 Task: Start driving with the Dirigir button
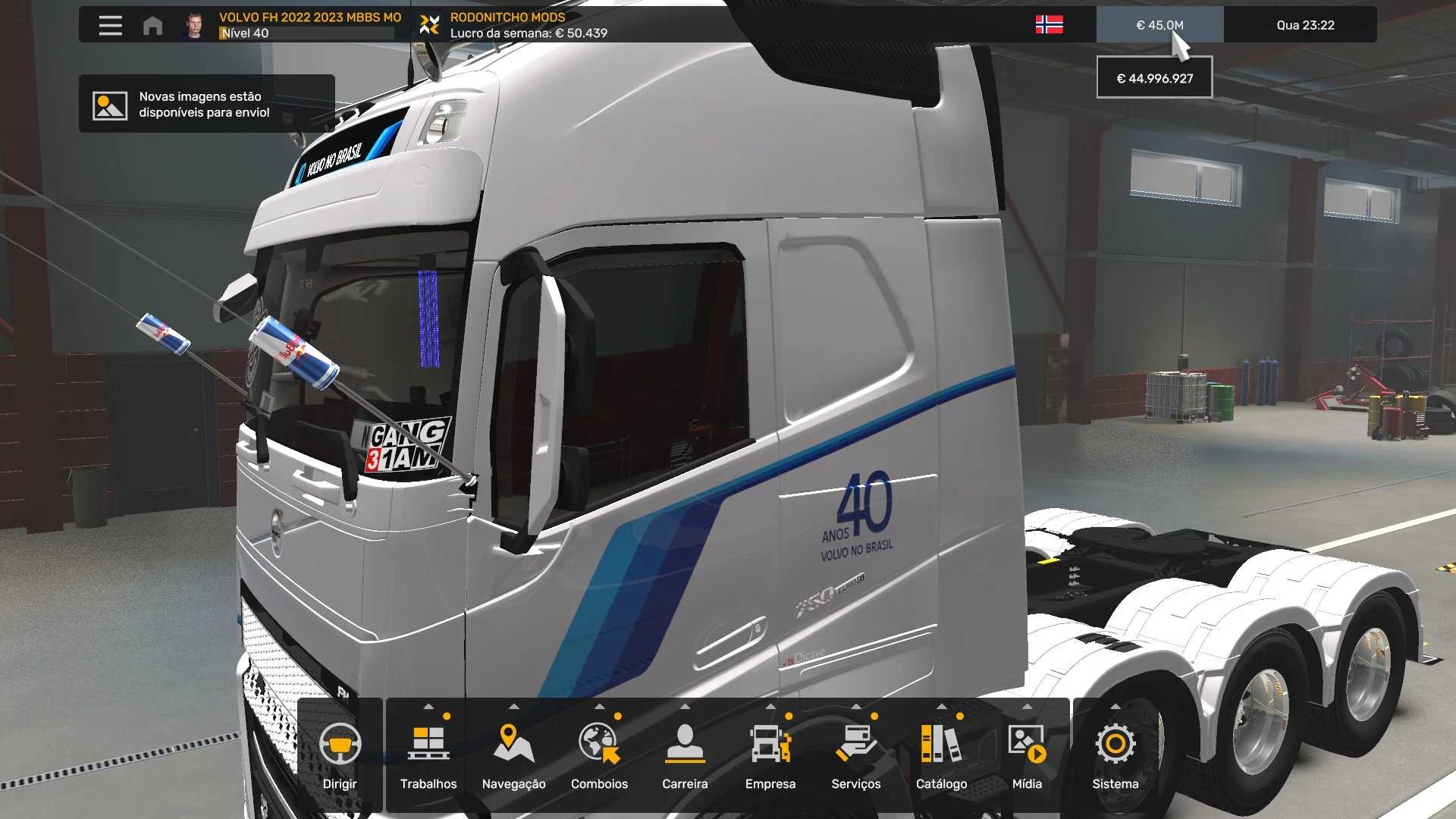(x=340, y=755)
